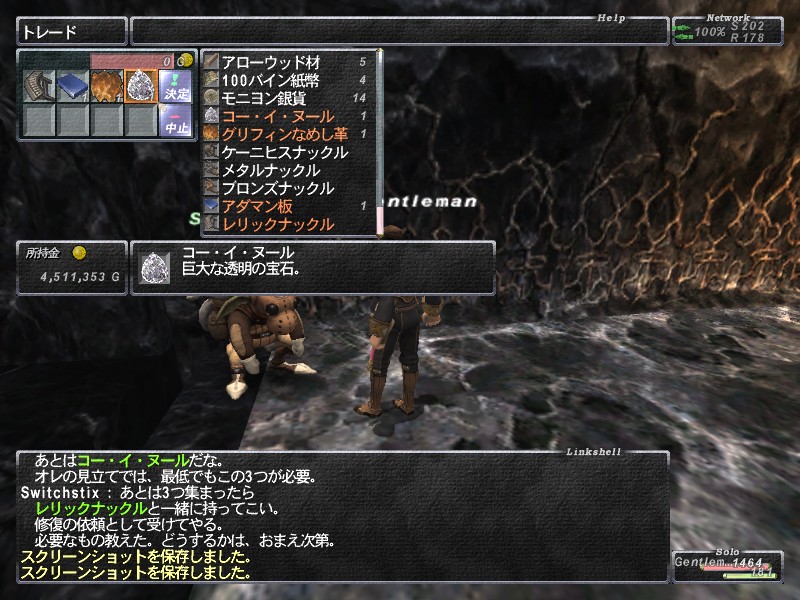Screen dimensions: 800x600
Task: Pick グリフィンなめし革 from the item list
Action: click(x=285, y=134)
